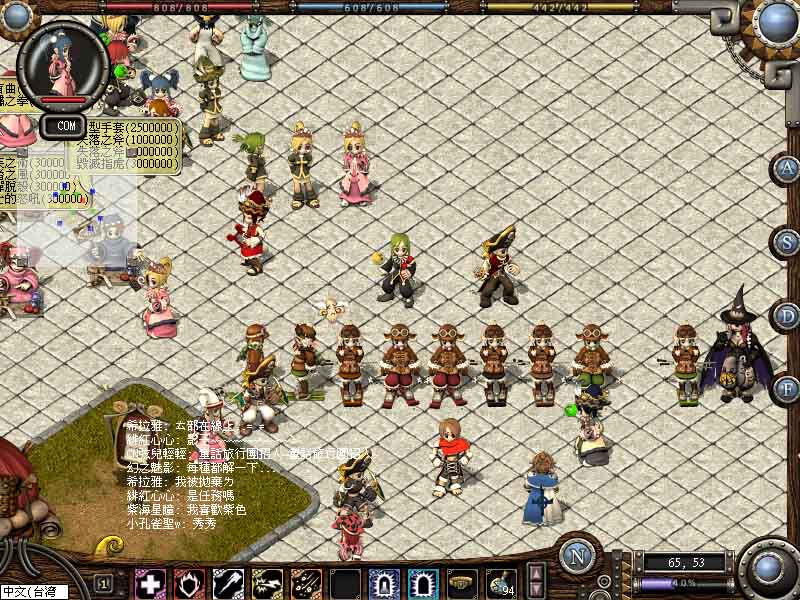The width and height of the screenshot is (800, 600).
Task: Activate the round F button
Action: pos(788,388)
